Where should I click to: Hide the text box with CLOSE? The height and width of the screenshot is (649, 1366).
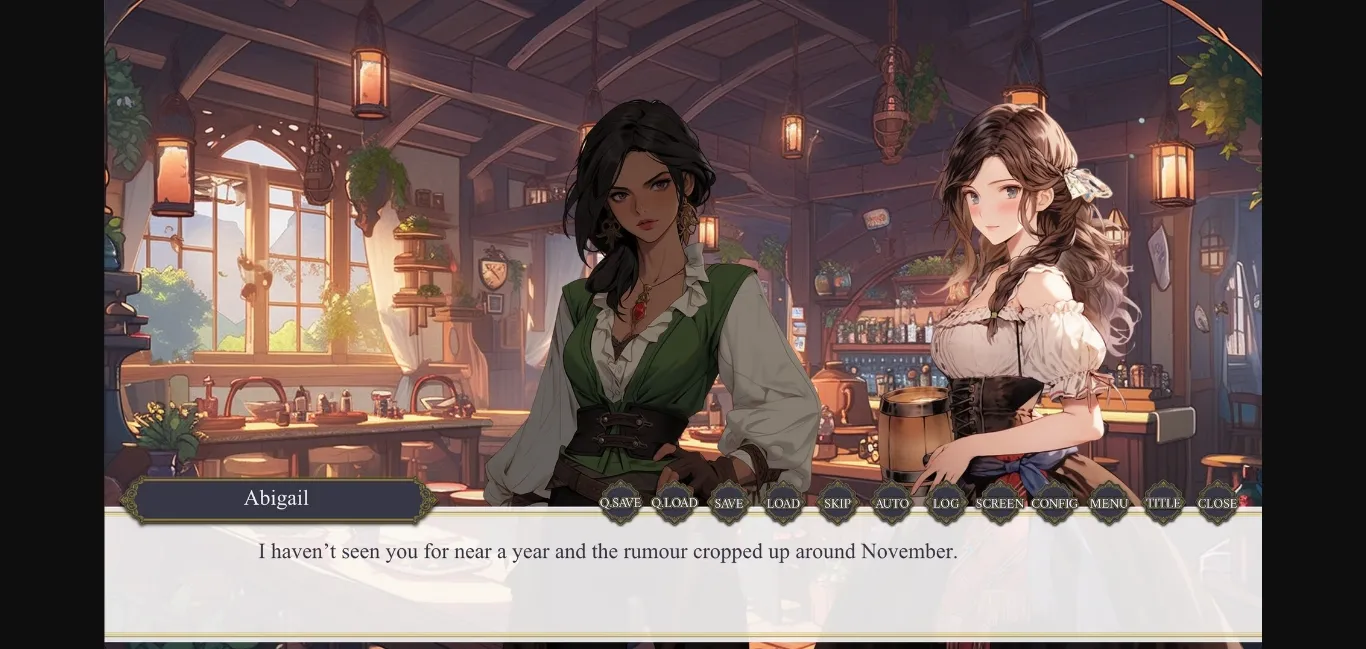click(x=1217, y=503)
